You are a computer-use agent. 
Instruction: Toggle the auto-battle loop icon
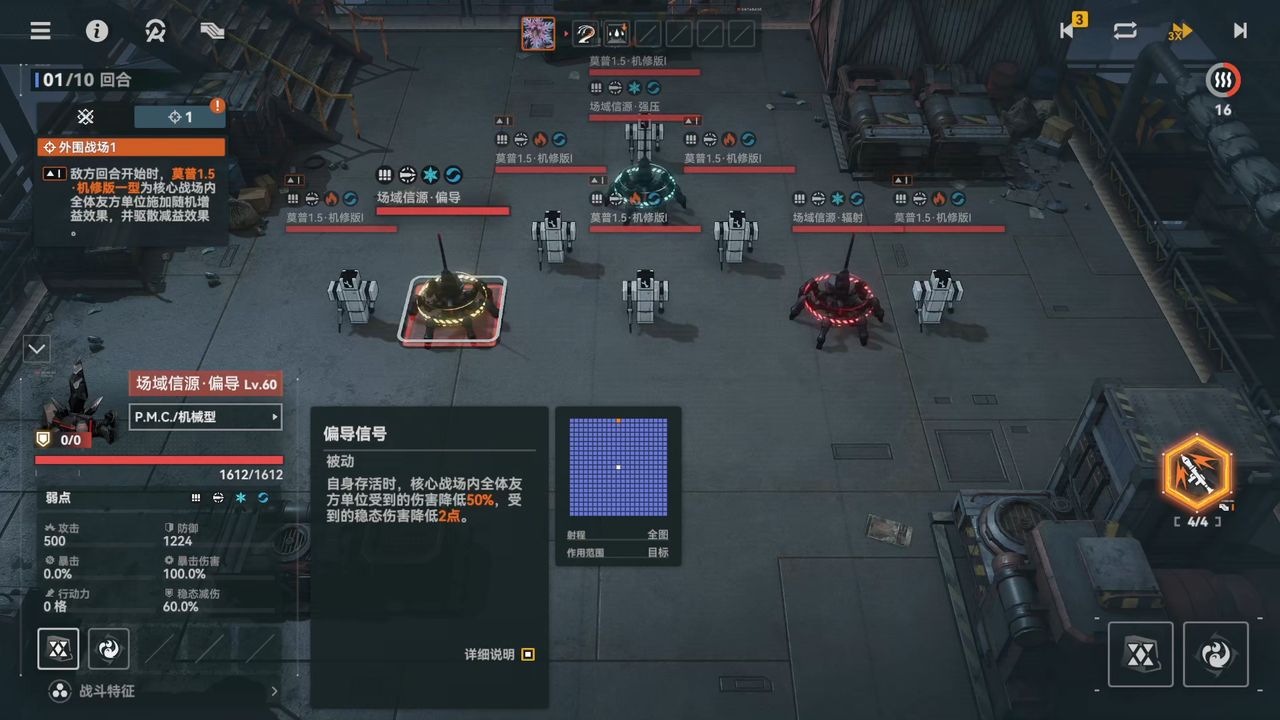click(x=1125, y=30)
